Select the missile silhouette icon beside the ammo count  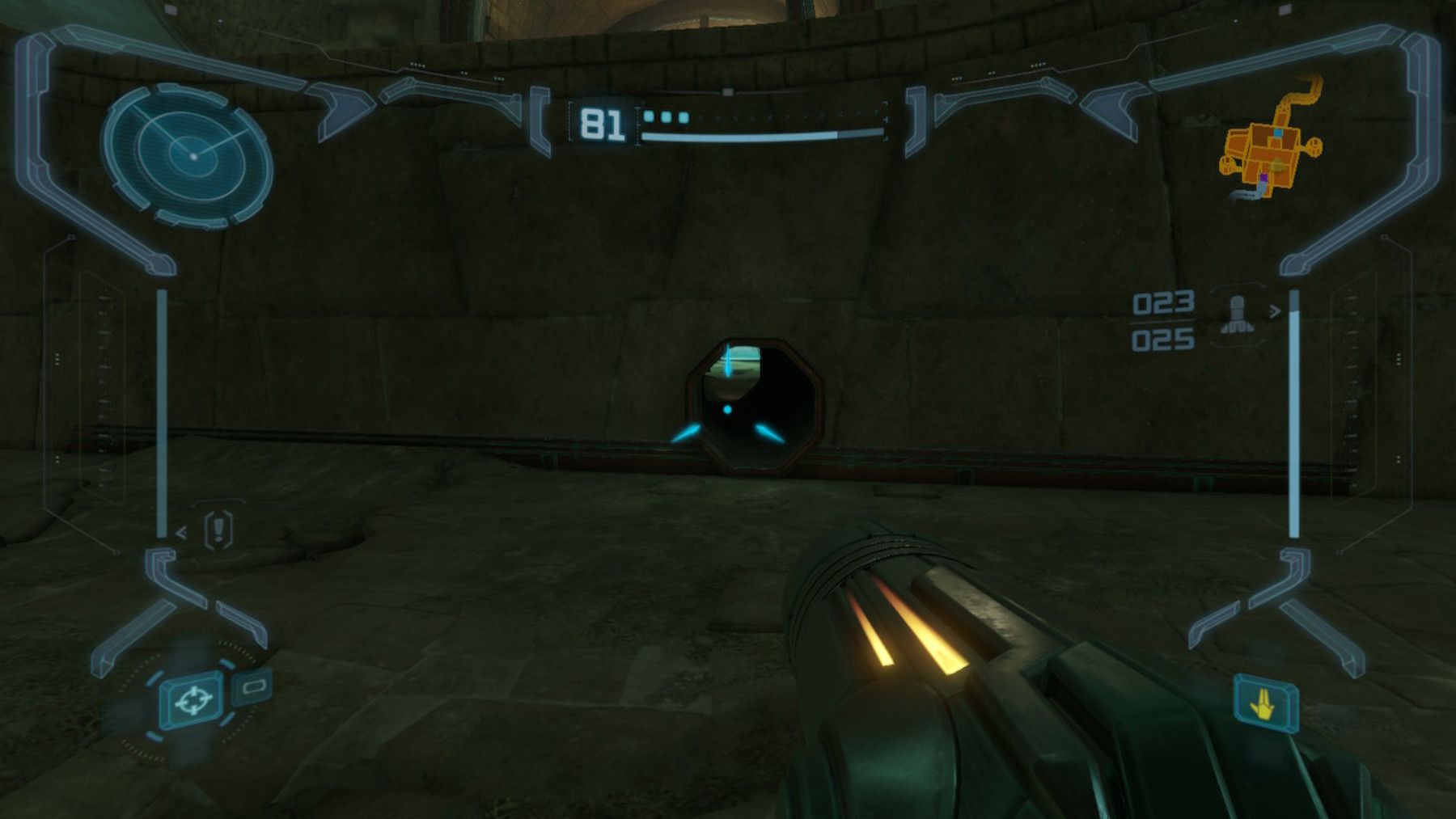[1236, 314]
